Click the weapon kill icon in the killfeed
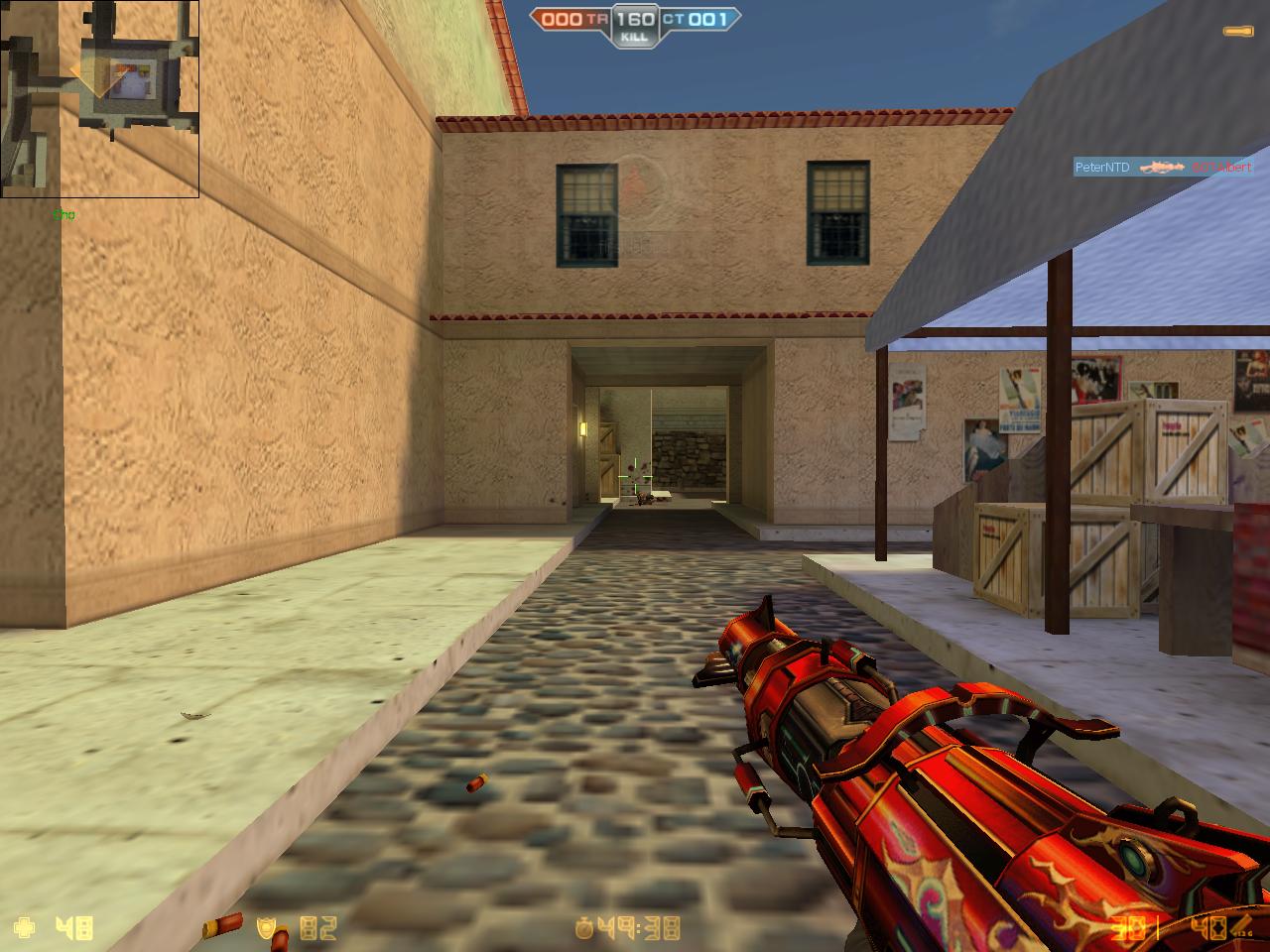1270x952 pixels. coord(1163,167)
